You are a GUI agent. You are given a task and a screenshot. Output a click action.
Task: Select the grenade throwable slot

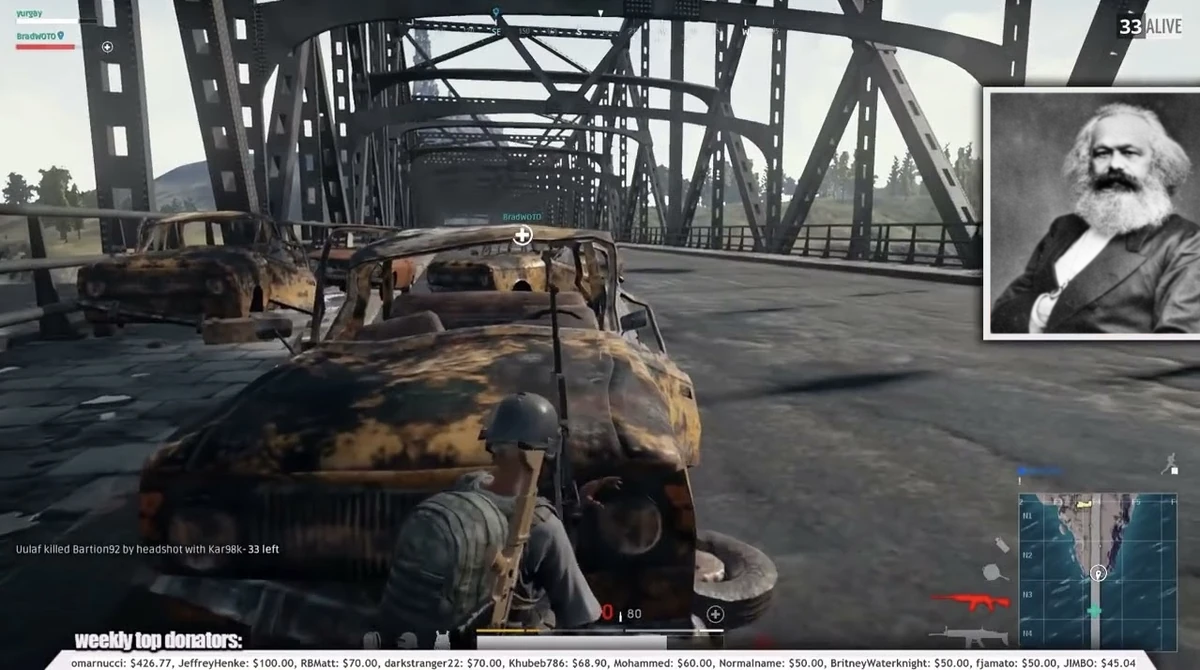pos(1002,545)
